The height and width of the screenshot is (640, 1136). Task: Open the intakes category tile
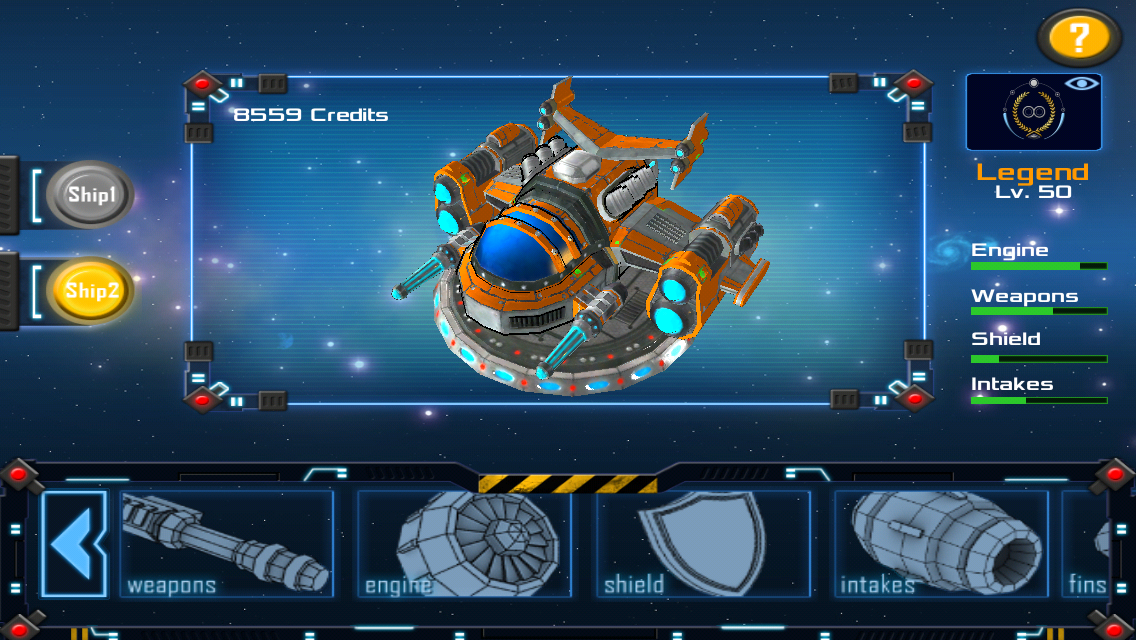tap(940, 544)
